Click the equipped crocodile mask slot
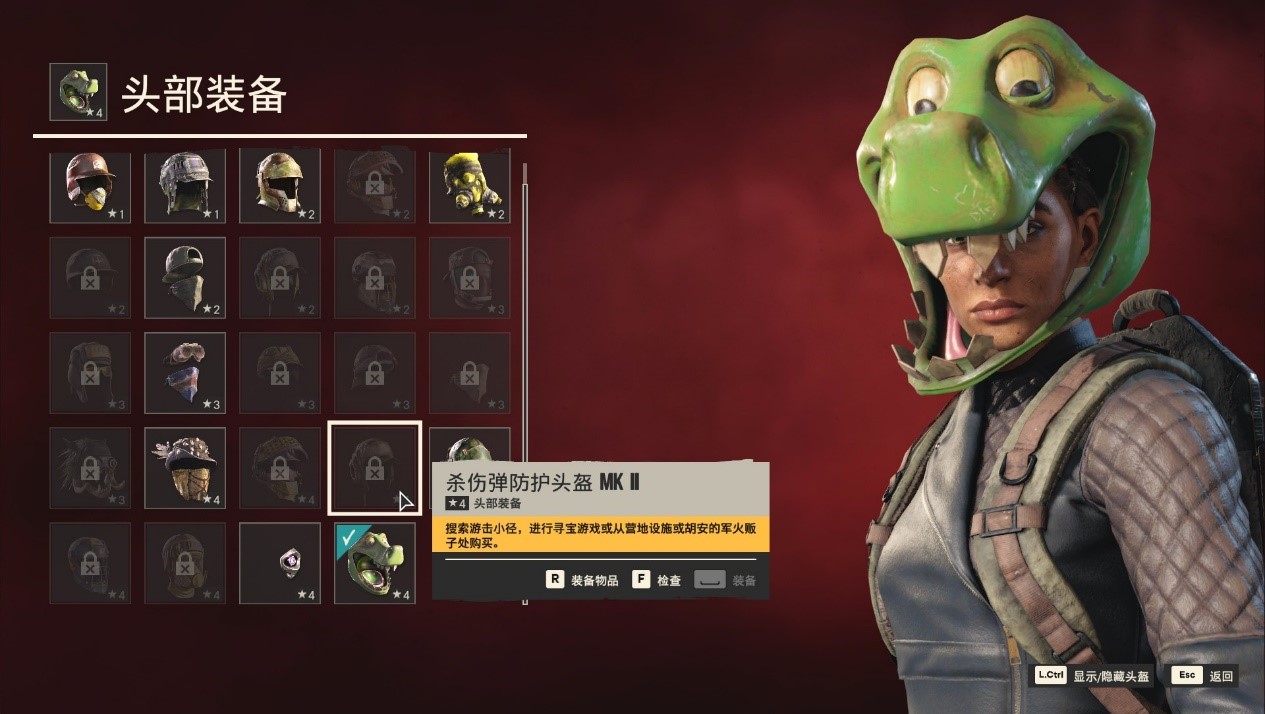Image resolution: width=1265 pixels, height=714 pixels. [375, 563]
